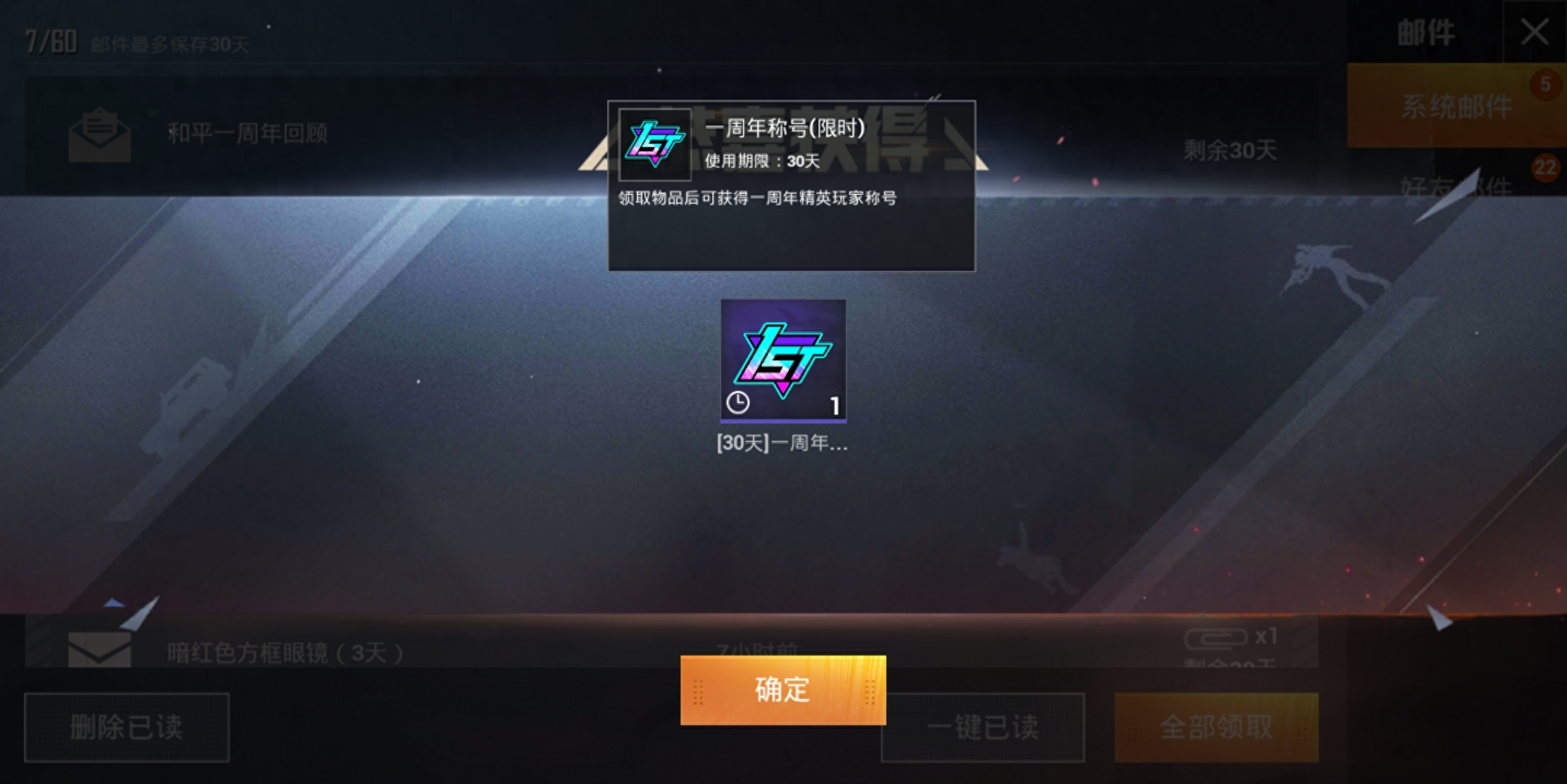Click the [30天]一周年 item label
Image resolution: width=1567 pixels, height=784 pixels.
coord(783,444)
